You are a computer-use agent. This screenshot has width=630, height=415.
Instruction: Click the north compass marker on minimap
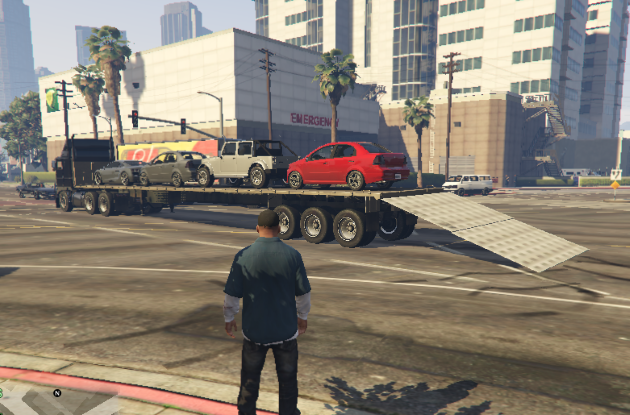point(58,392)
